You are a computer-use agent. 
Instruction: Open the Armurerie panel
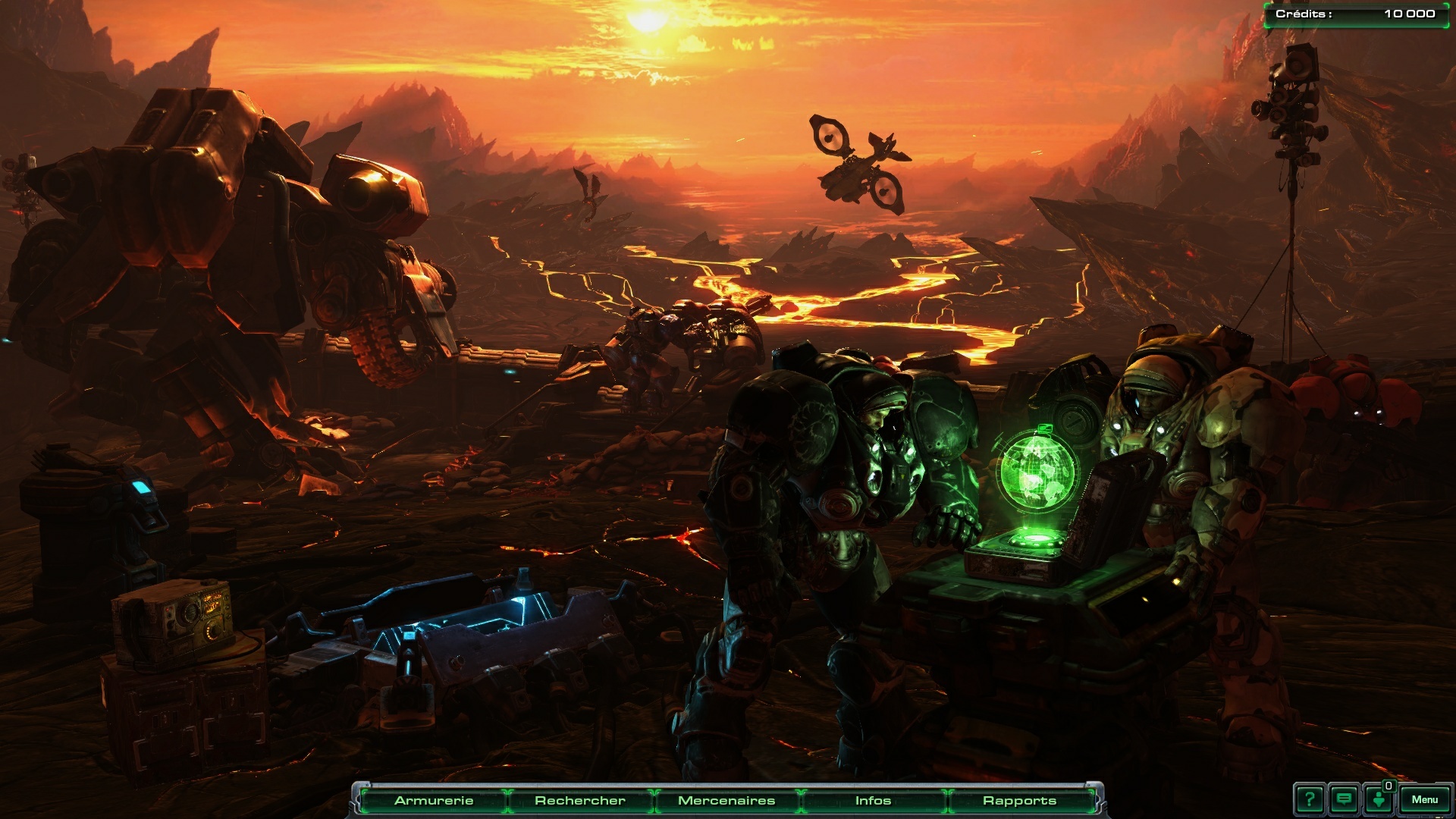point(434,801)
